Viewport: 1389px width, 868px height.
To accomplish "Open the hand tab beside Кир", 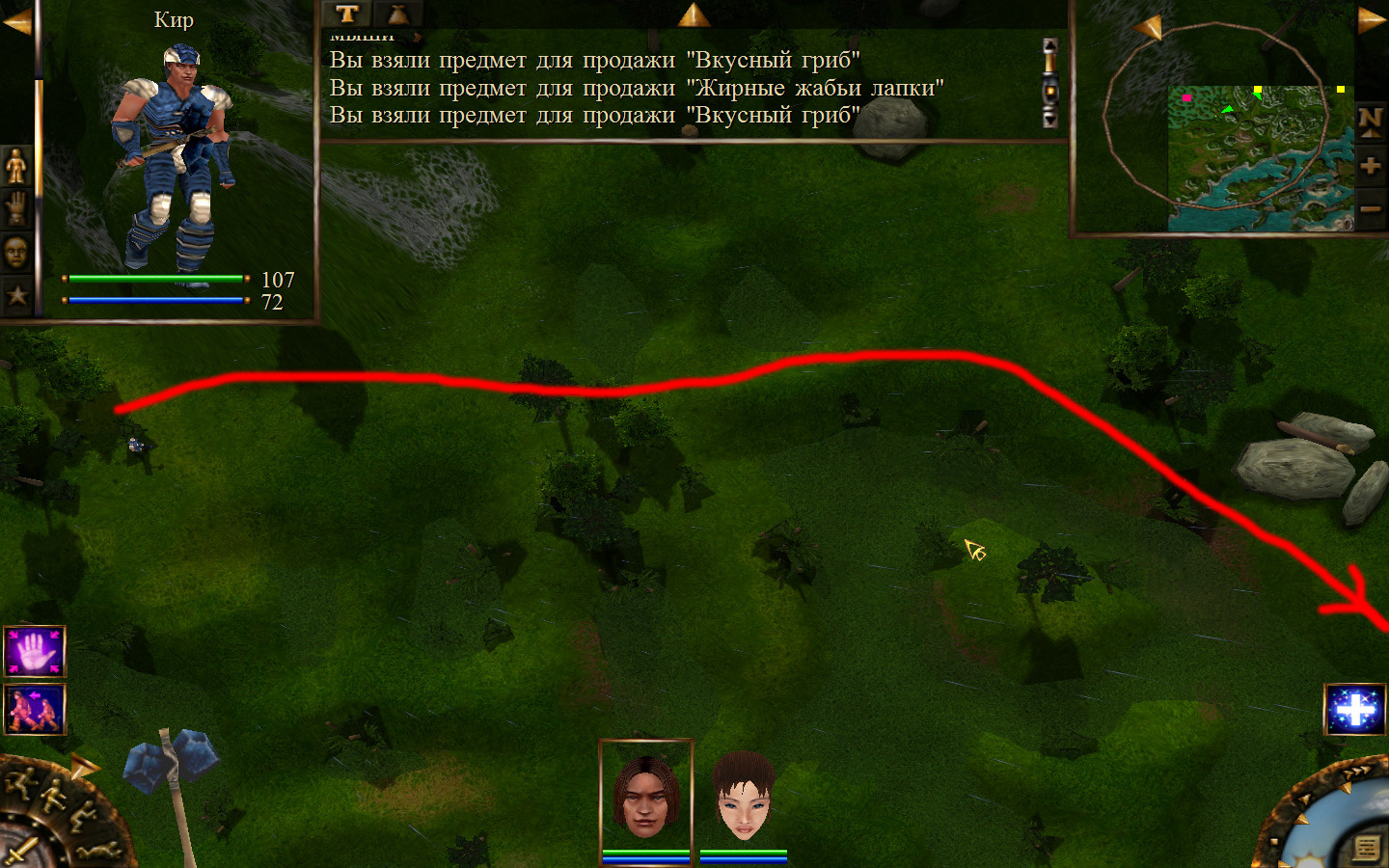I will [x=16, y=208].
